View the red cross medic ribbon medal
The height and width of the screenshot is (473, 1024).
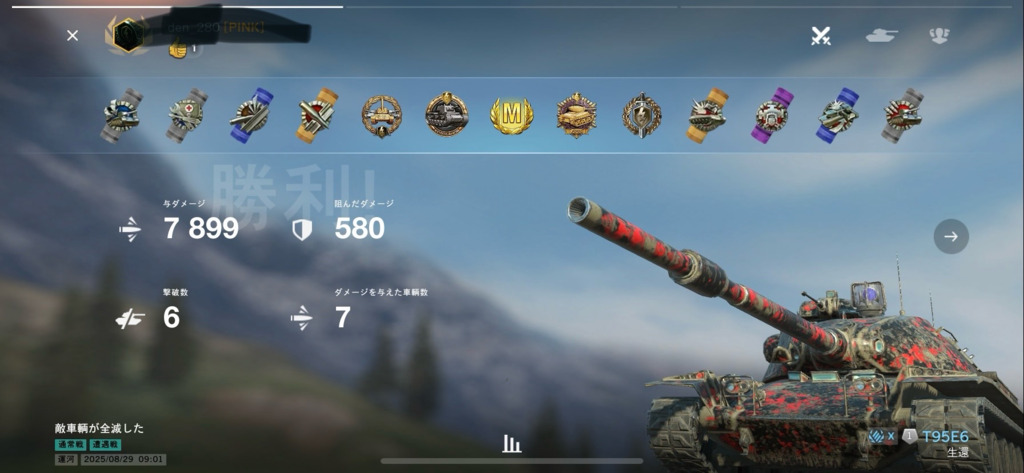[x=186, y=116]
